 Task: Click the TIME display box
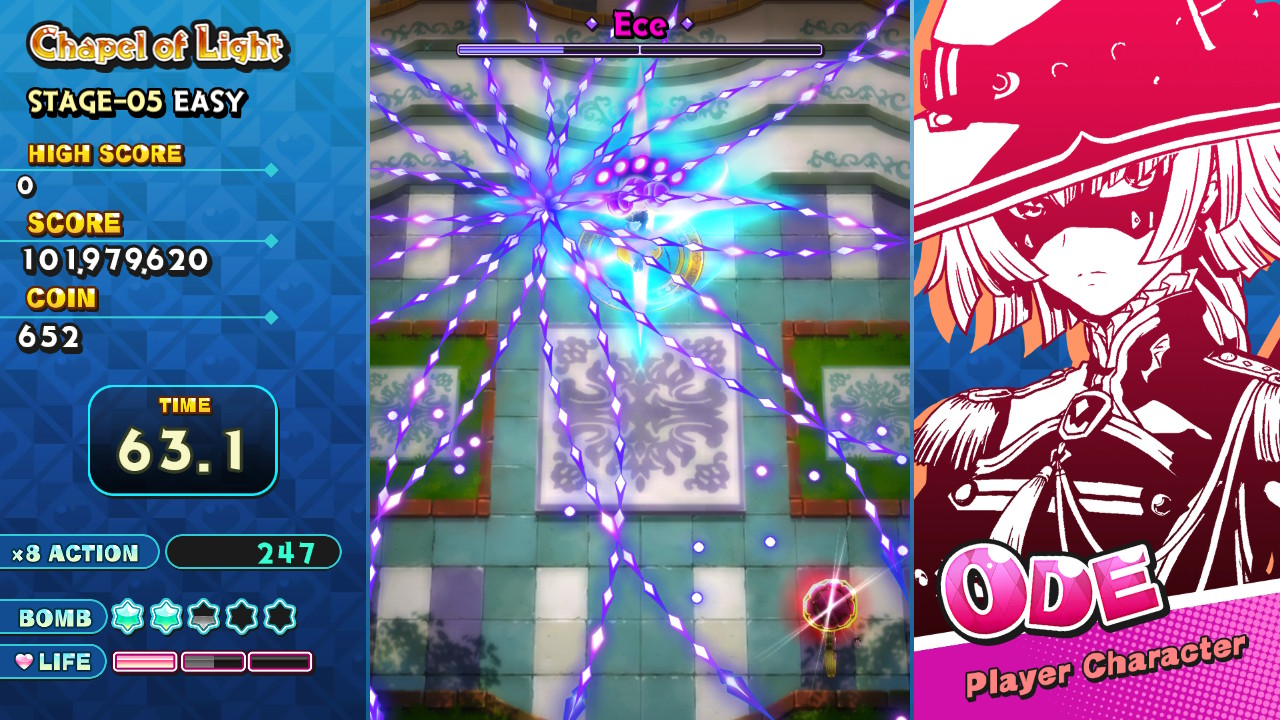[183, 440]
